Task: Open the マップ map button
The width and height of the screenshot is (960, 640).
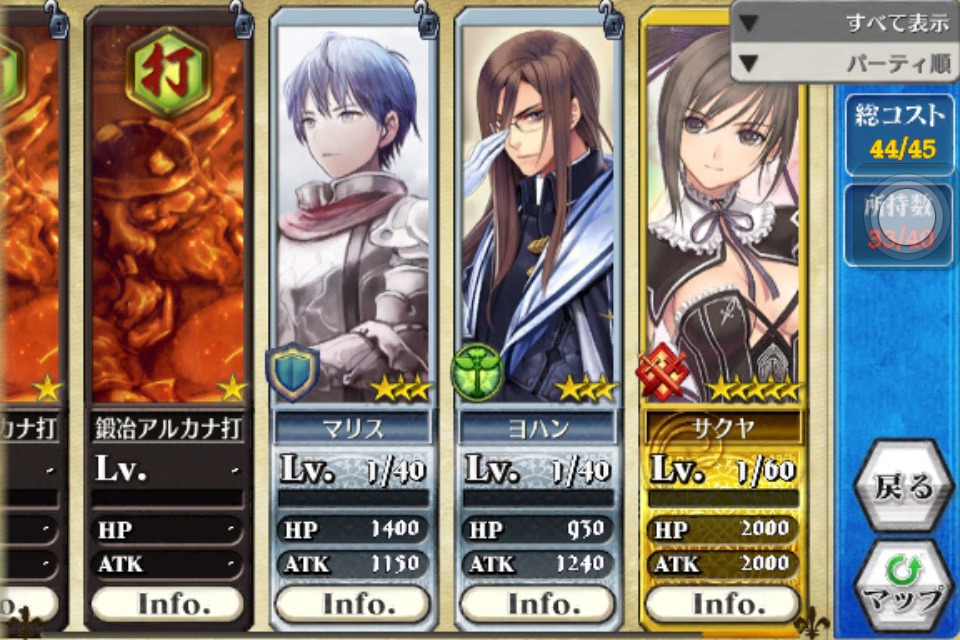Action: pos(903,588)
